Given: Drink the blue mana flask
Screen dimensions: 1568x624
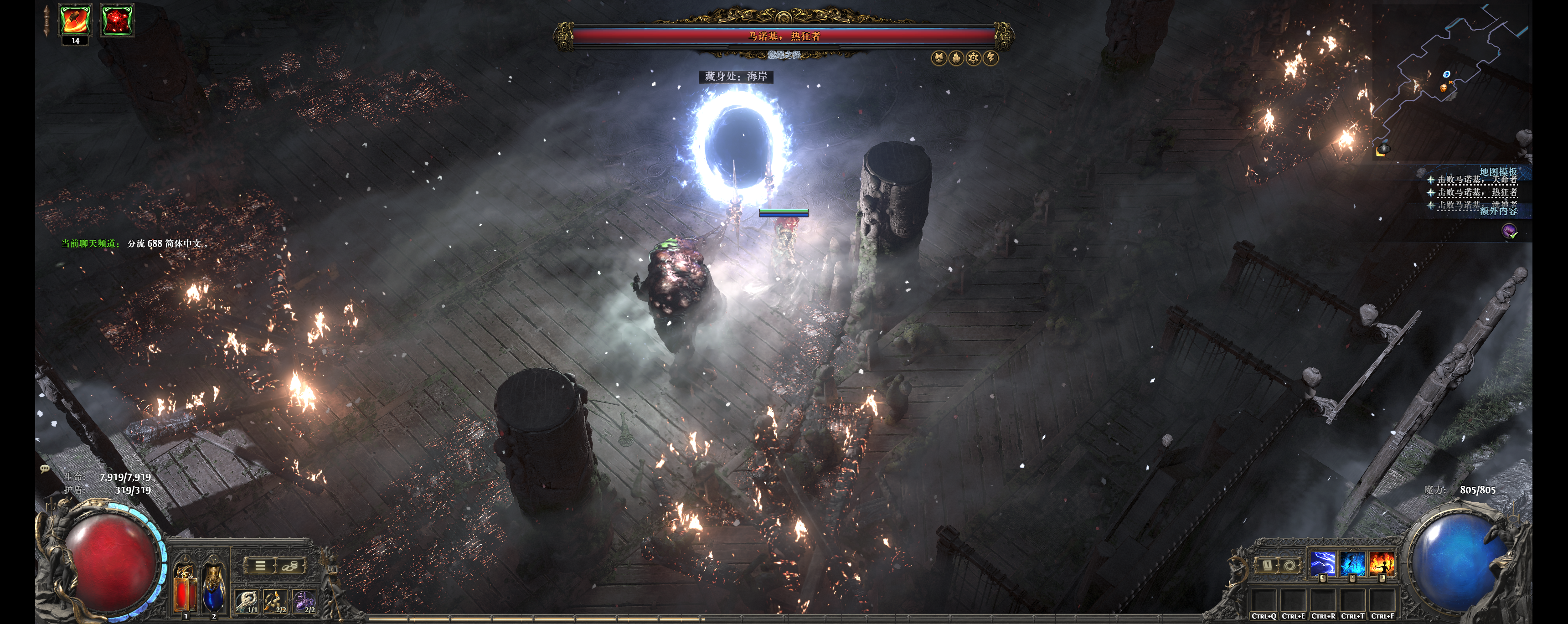Looking at the screenshot, I should [212, 589].
